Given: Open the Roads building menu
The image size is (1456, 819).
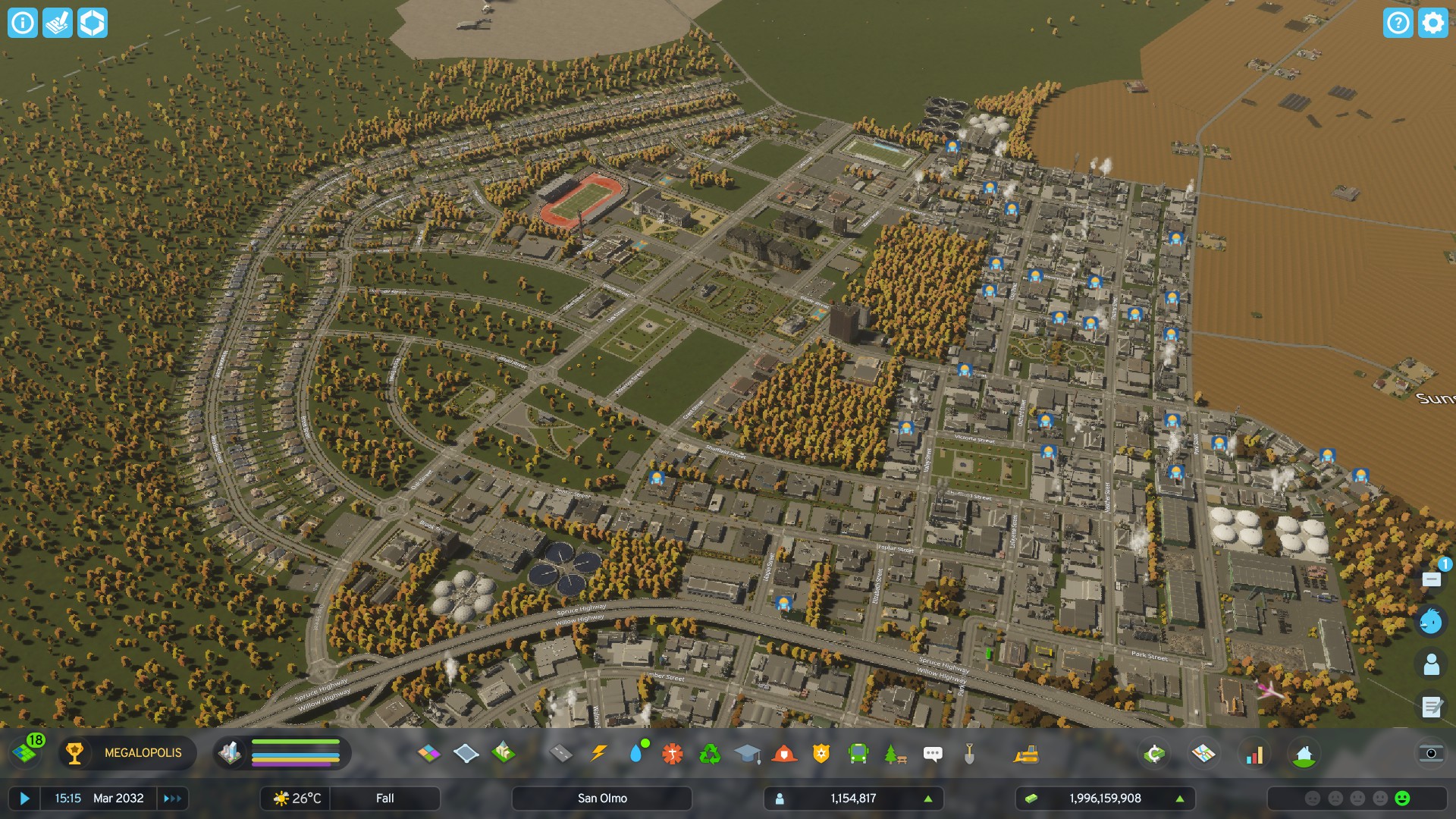Looking at the screenshot, I should click(562, 754).
